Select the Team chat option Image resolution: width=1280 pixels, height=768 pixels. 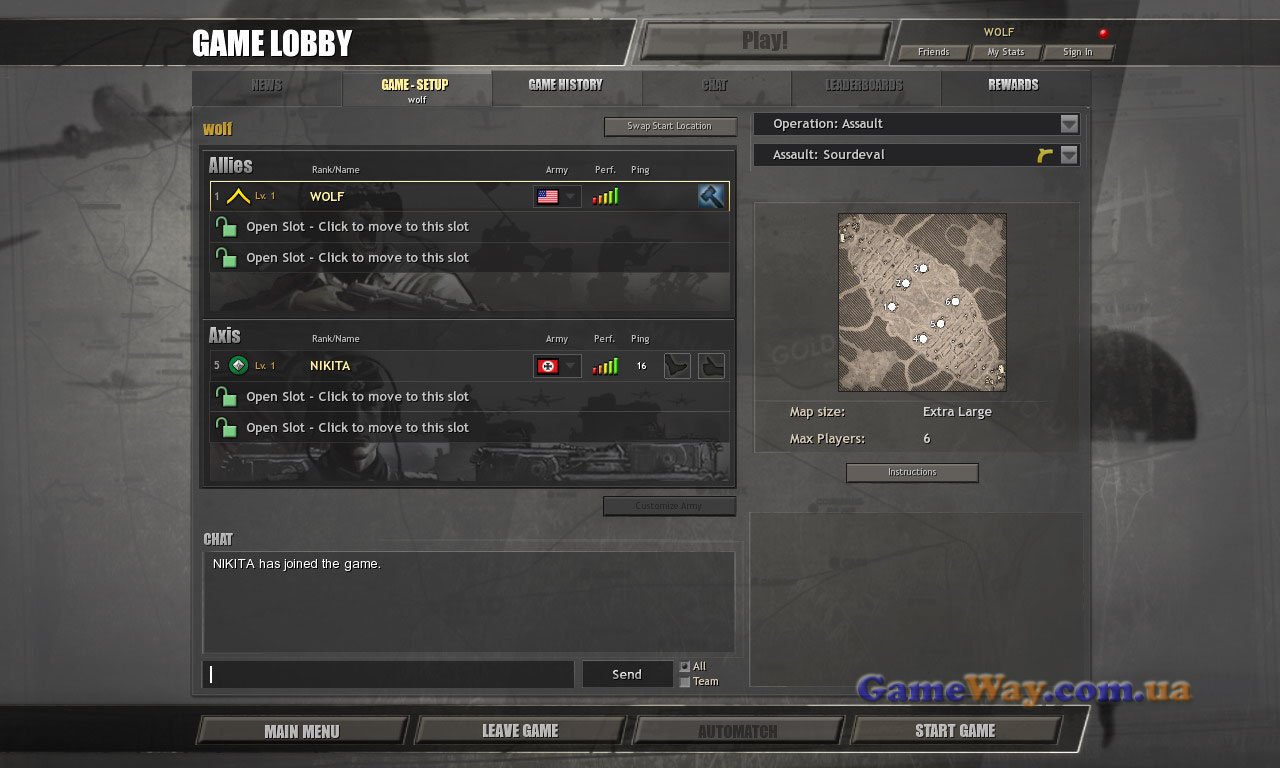pyautogui.click(x=685, y=682)
